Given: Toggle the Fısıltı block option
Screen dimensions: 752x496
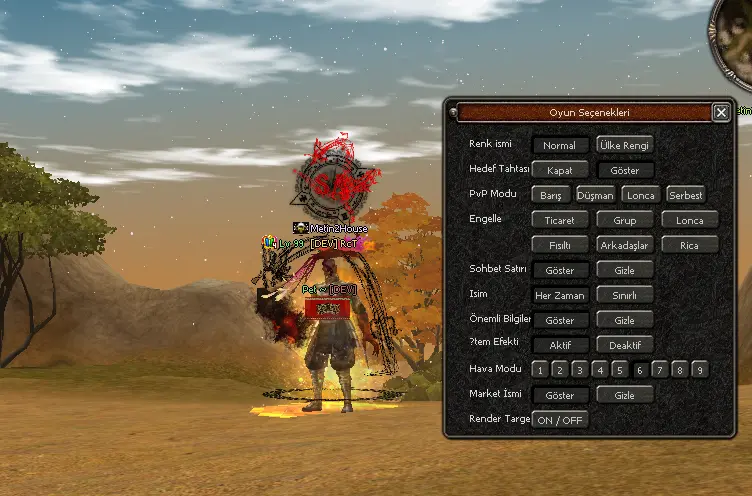Looking at the screenshot, I should coord(560,245).
